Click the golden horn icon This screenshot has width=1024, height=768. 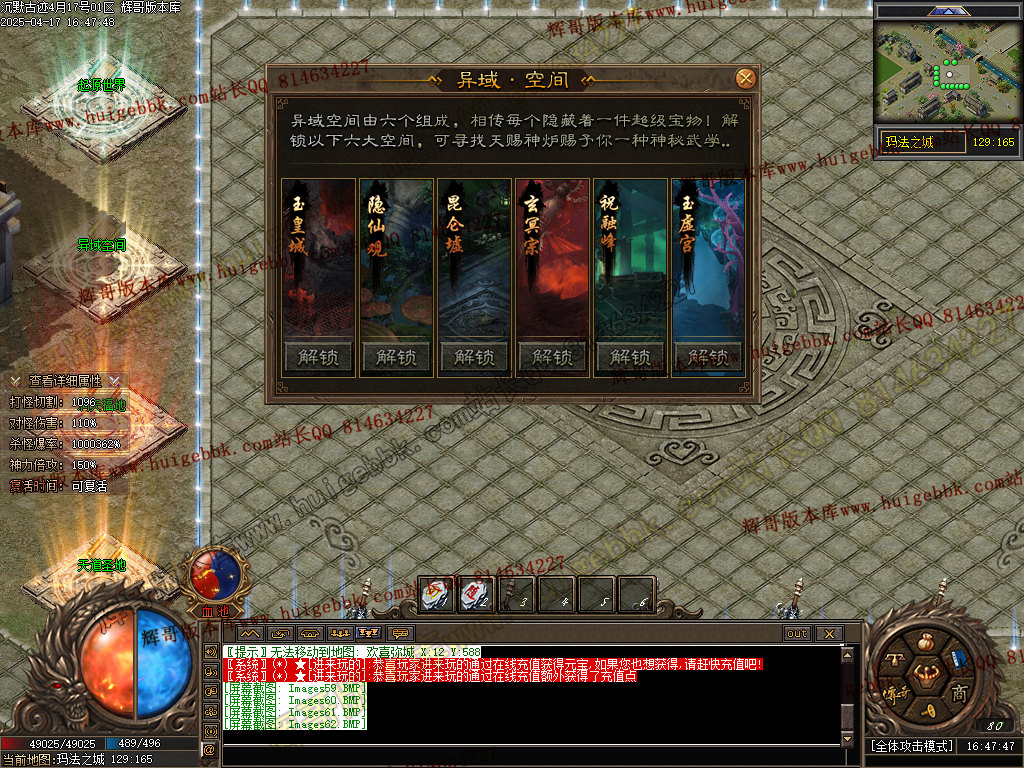coord(927,710)
